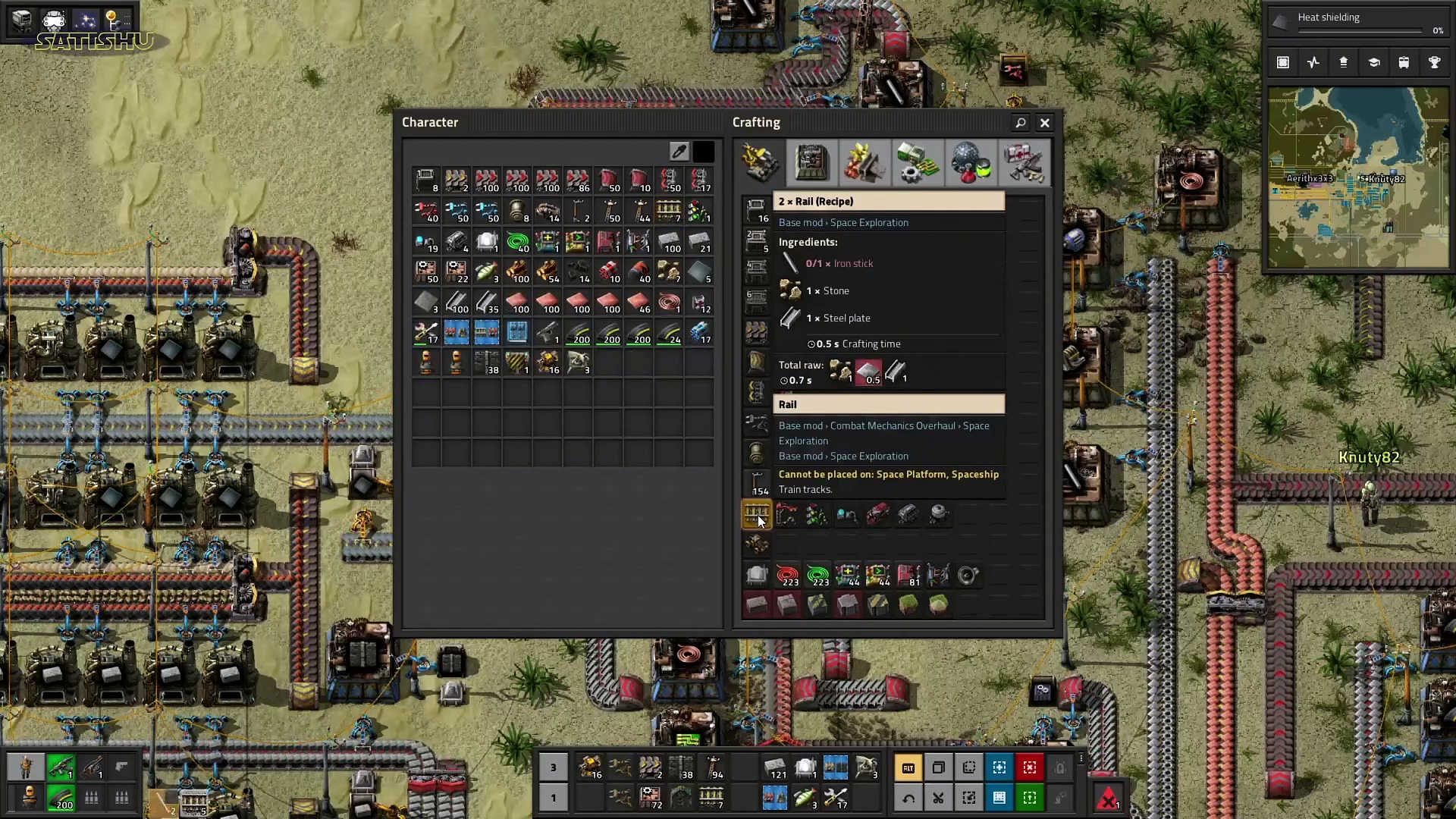Viewport: 1456px width, 819px height.
Task: Click the minimap
Action: click(1357, 178)
